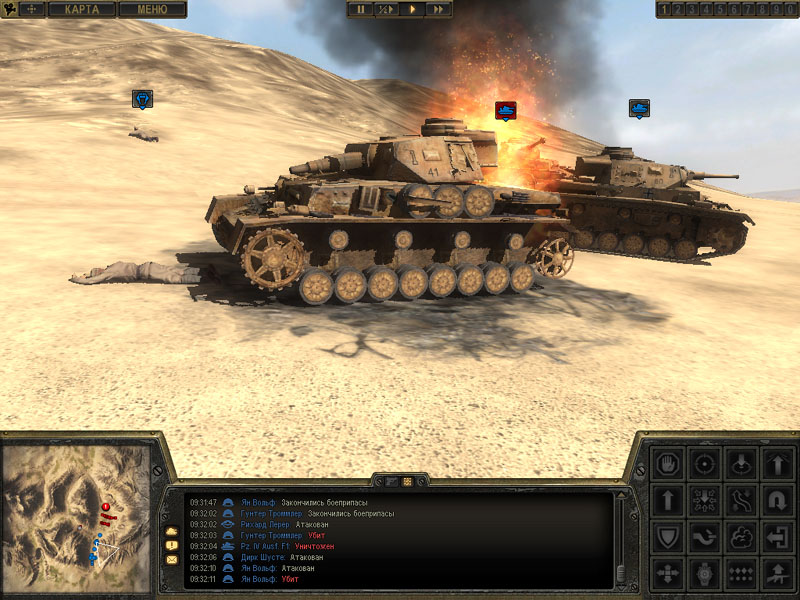Select the red tank marker icon

pos(505,108)
